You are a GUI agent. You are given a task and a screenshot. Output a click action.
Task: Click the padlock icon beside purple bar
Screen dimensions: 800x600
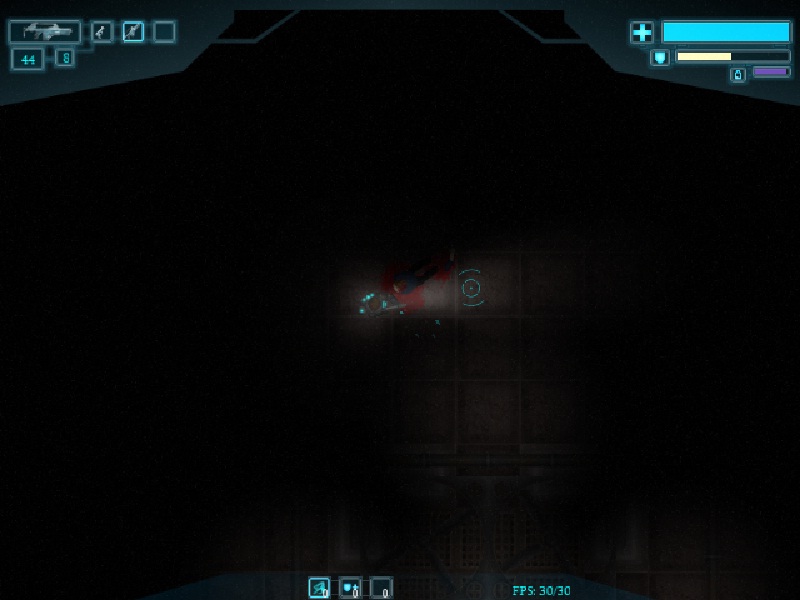[738, 74]
